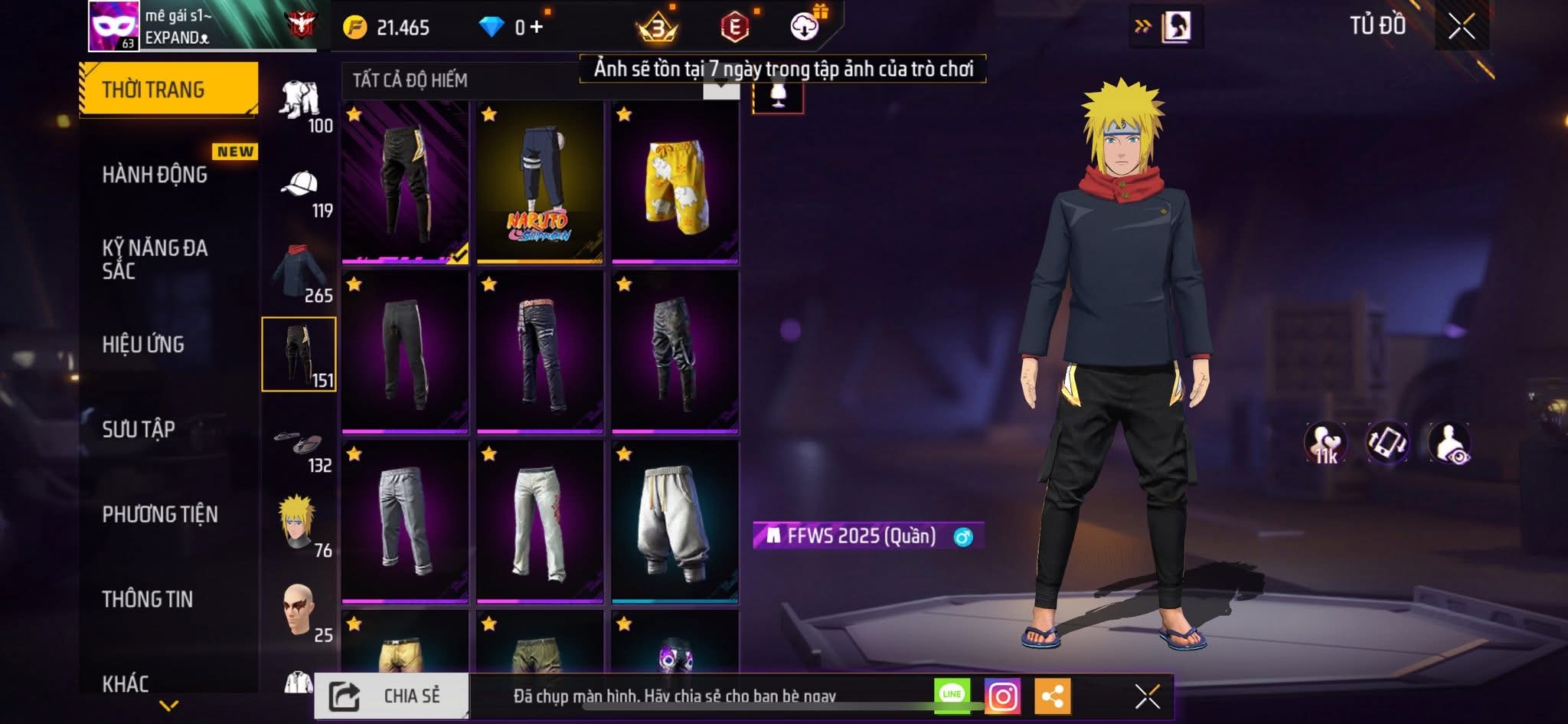Select the Naruto Shippuden pants item
This screenshot has width=1568, height=724.
coord(540,184)
